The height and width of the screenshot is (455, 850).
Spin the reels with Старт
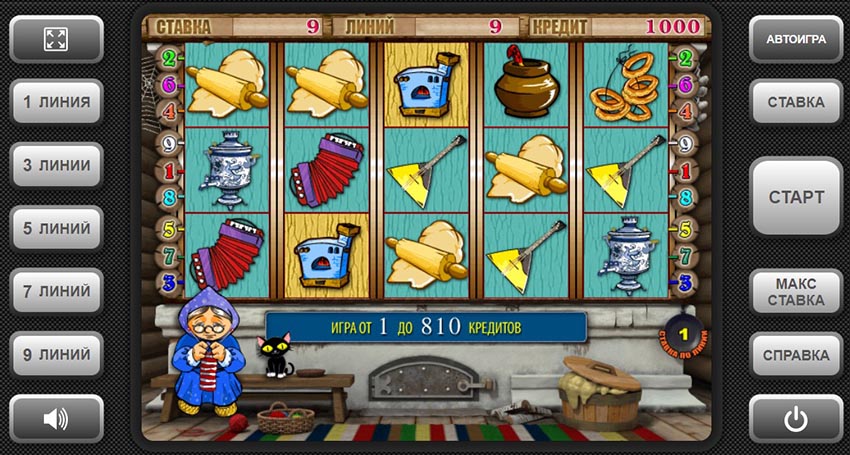tap(795, 196)
